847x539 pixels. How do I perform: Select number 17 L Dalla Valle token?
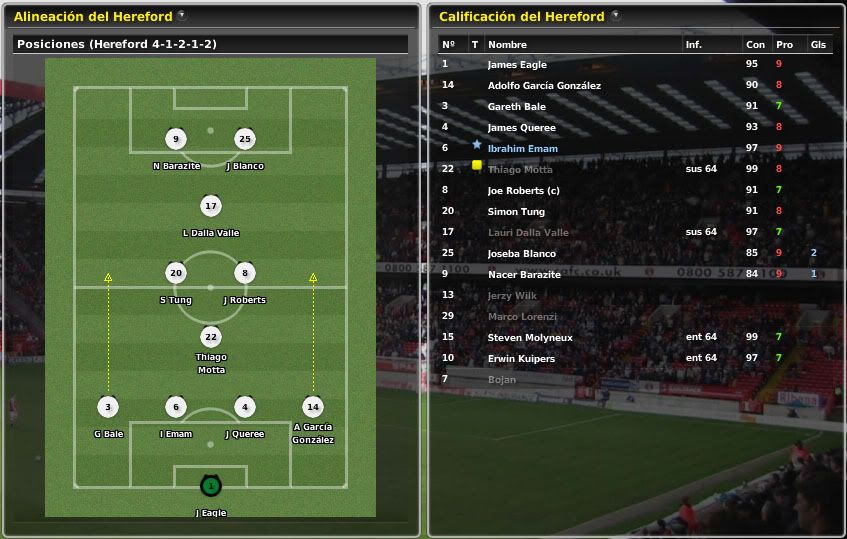(x=210, y=207)
